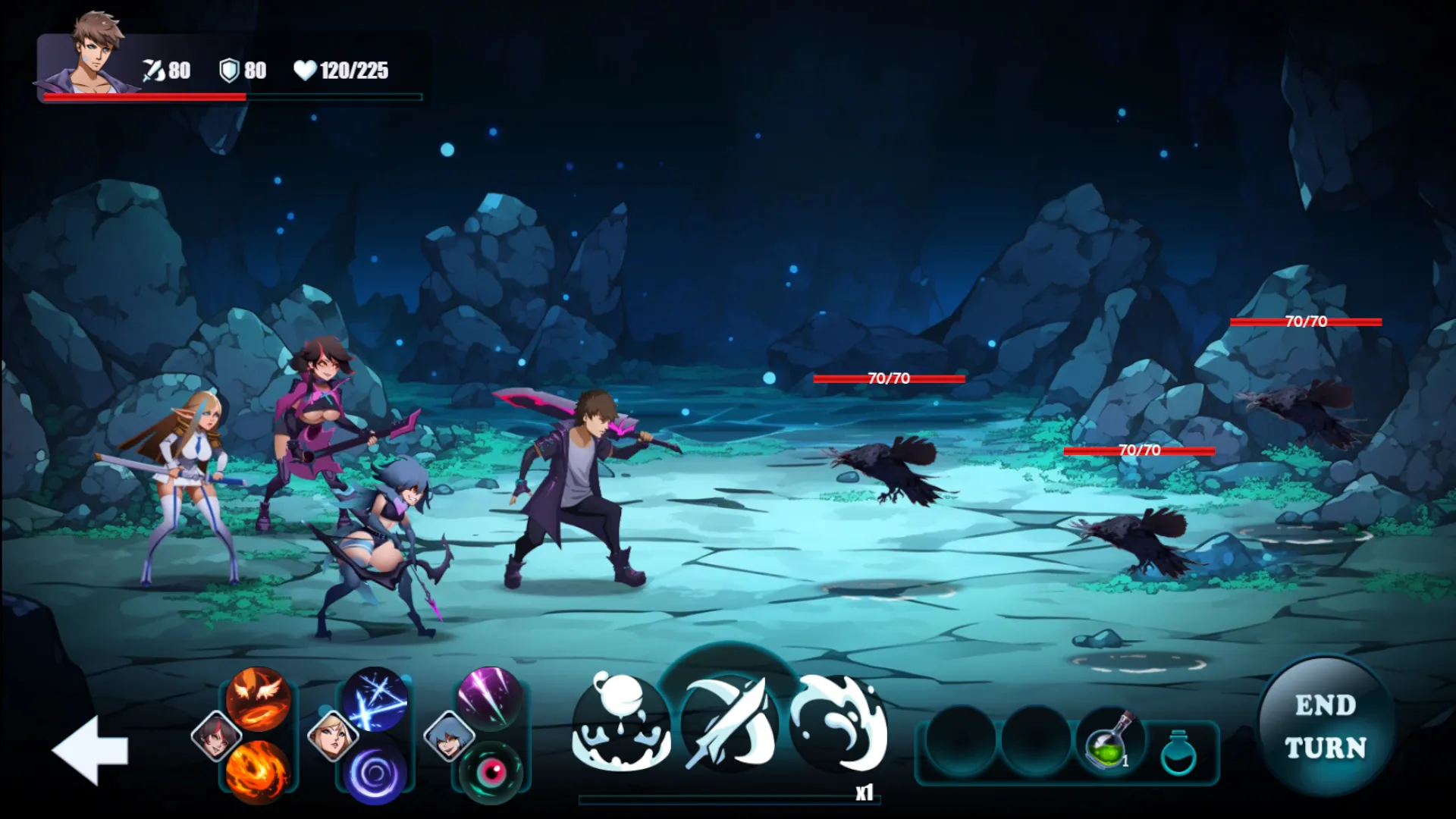
Task: Click the END TURN button
Action: (x=1326, y=726)
